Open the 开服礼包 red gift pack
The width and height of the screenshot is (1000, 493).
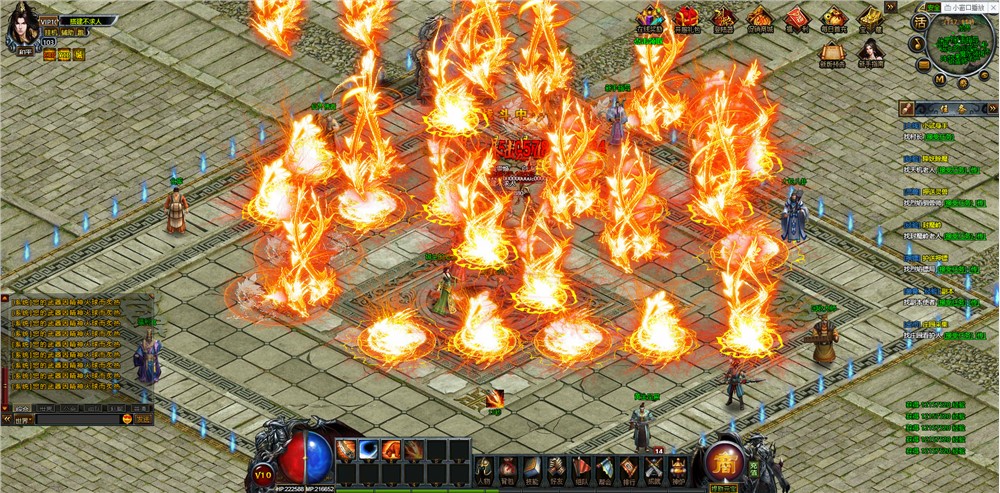pos(686,18)
